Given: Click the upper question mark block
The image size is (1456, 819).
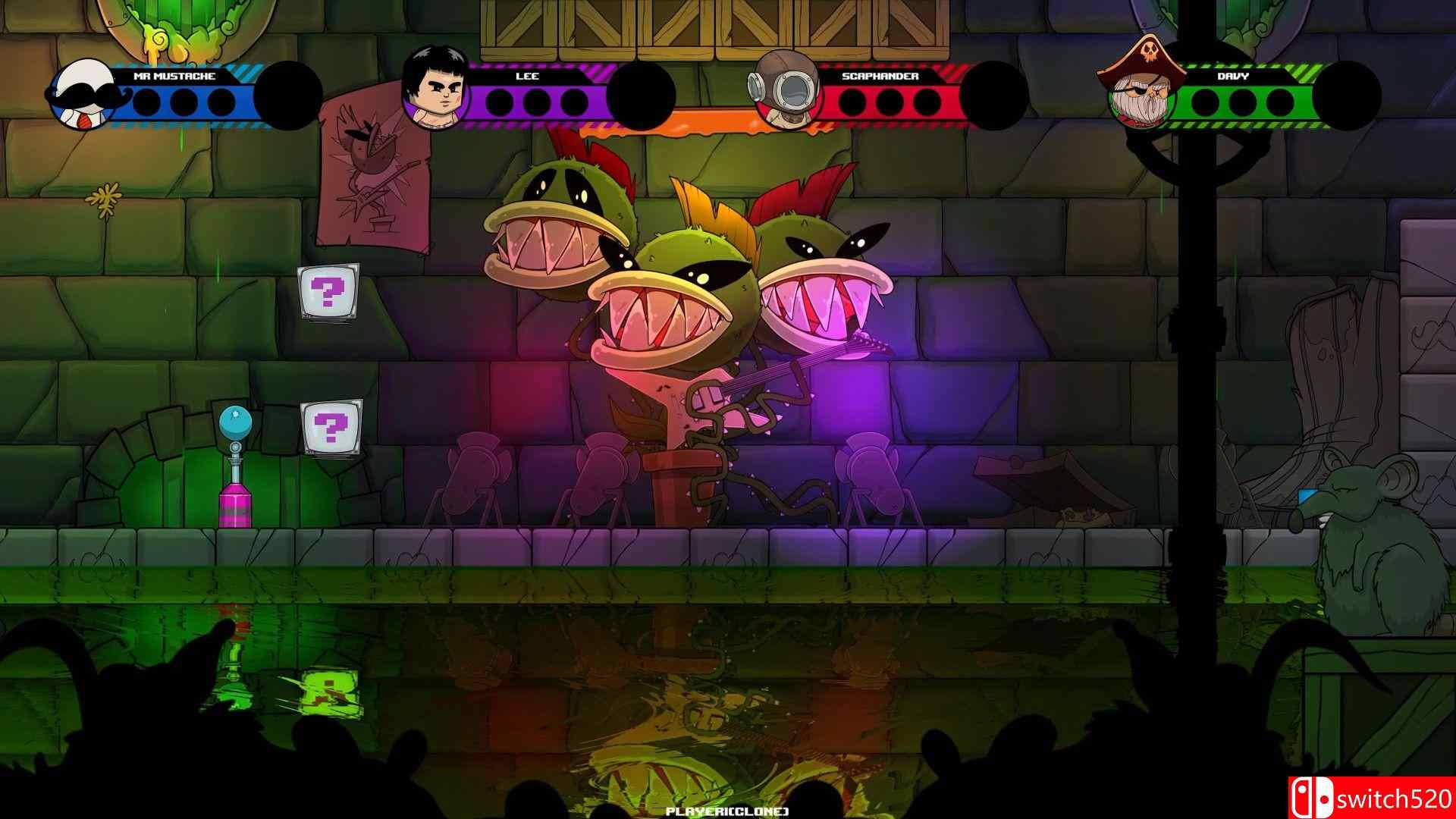Looking at the screenshot, I should [x=328, y=293].
